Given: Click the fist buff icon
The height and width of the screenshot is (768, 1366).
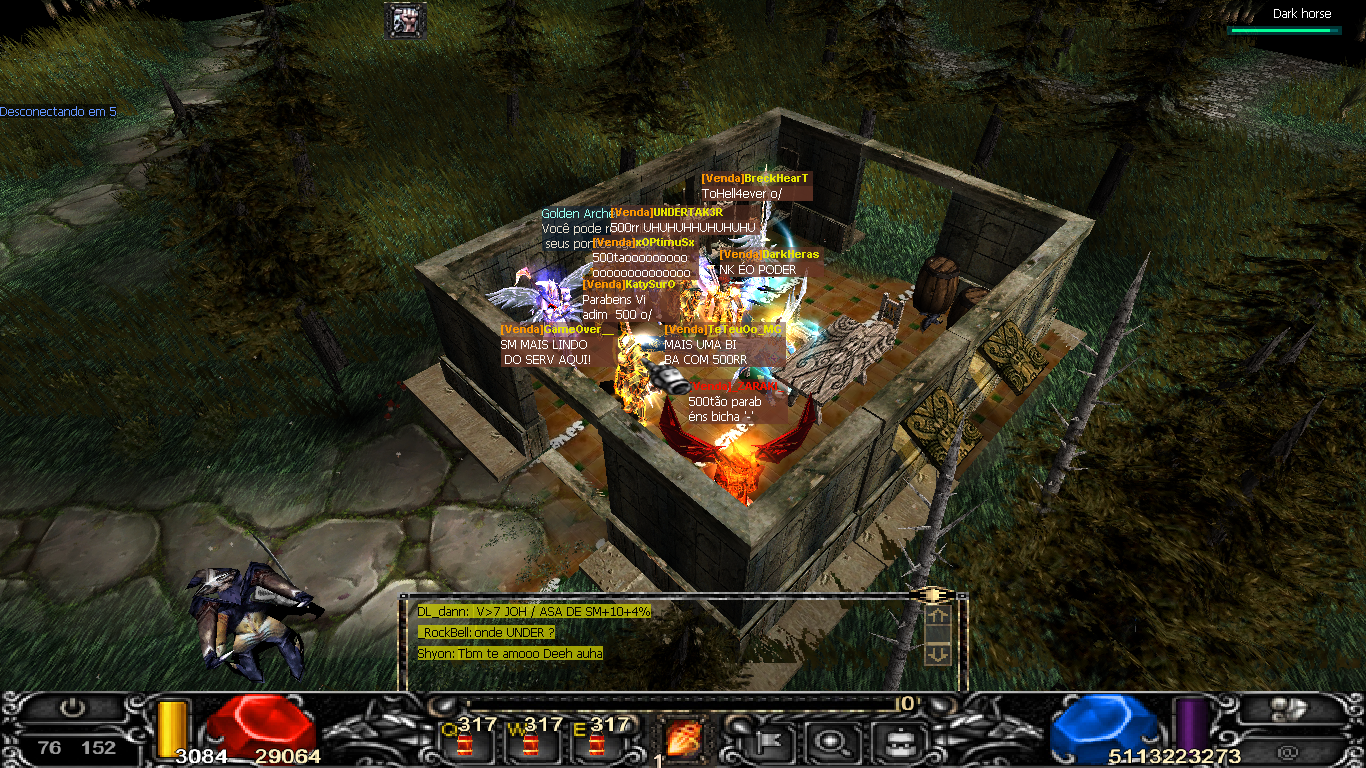Looking at the screenshot, I should pyautogui.click(x=405, y=20).
